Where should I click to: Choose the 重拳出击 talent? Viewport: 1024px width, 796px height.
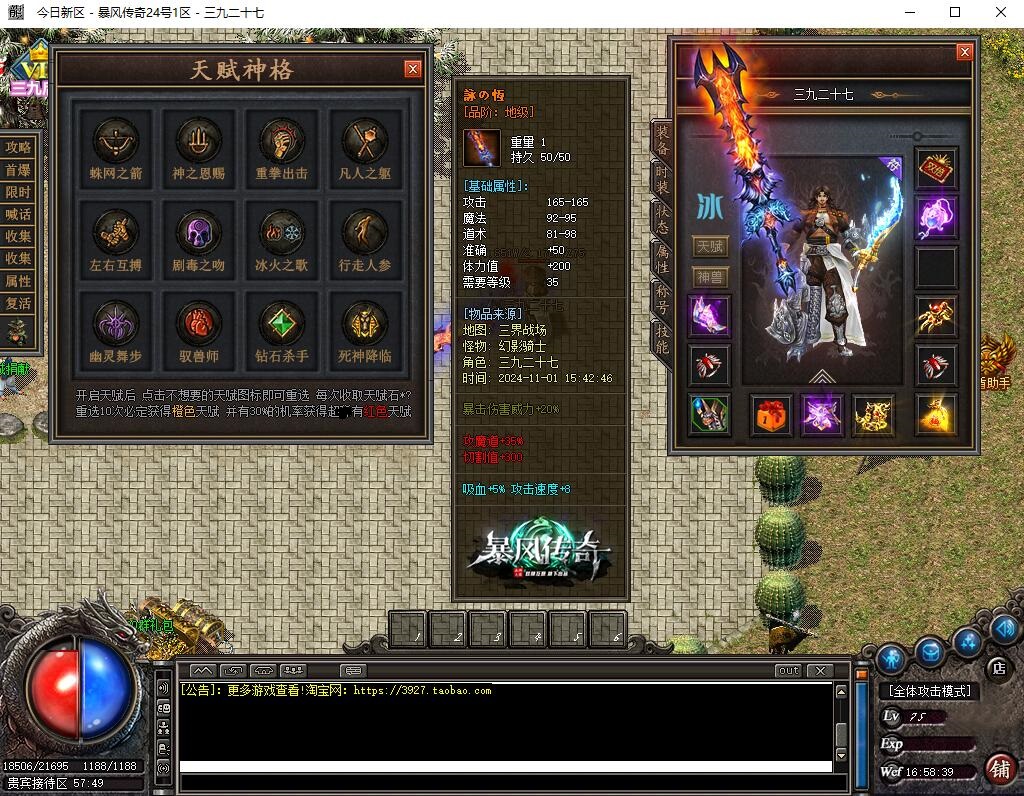tap(282, 141)
